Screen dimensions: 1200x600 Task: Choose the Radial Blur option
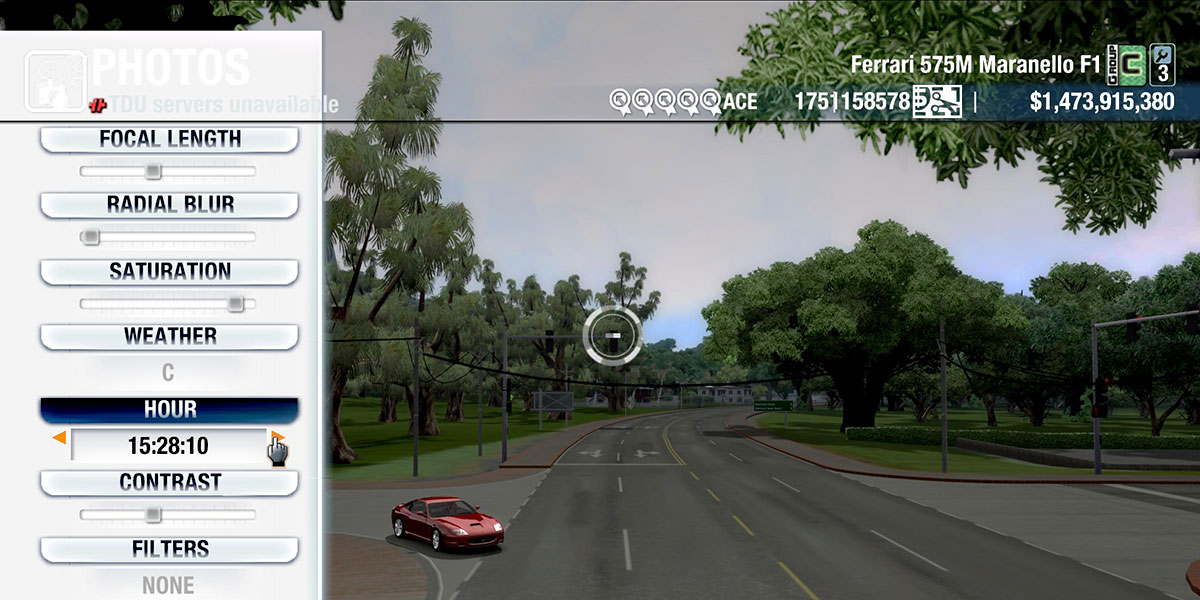(x=169, y=205)
